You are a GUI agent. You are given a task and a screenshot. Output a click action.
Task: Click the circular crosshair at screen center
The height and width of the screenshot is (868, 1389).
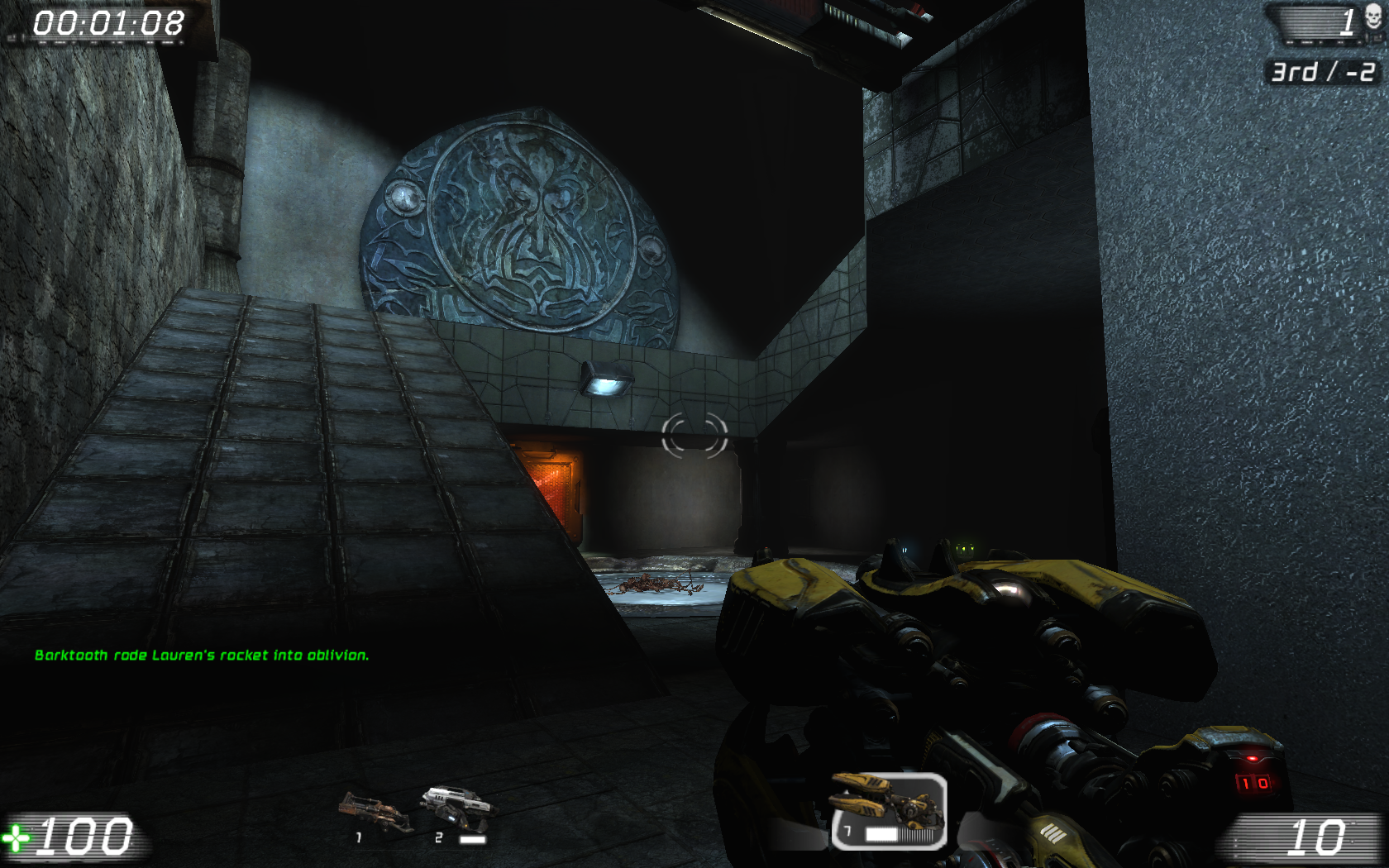point(694,434)
